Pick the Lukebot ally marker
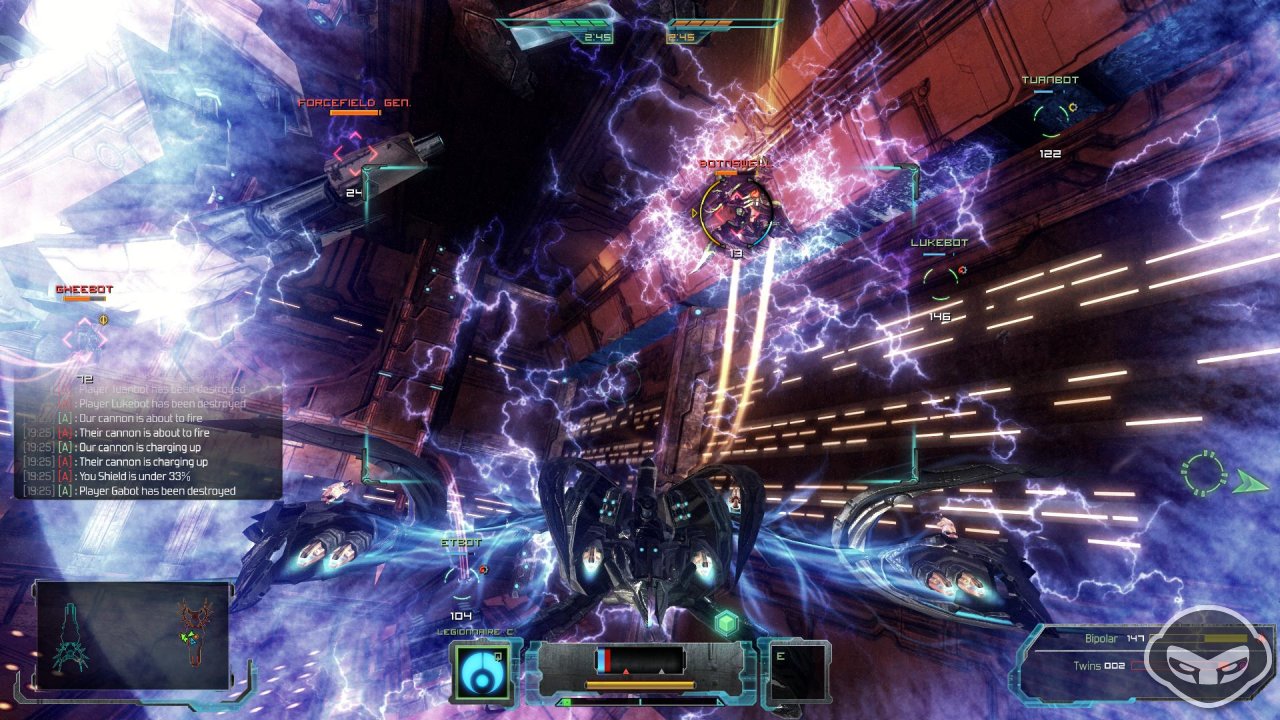 click(940, 281)
